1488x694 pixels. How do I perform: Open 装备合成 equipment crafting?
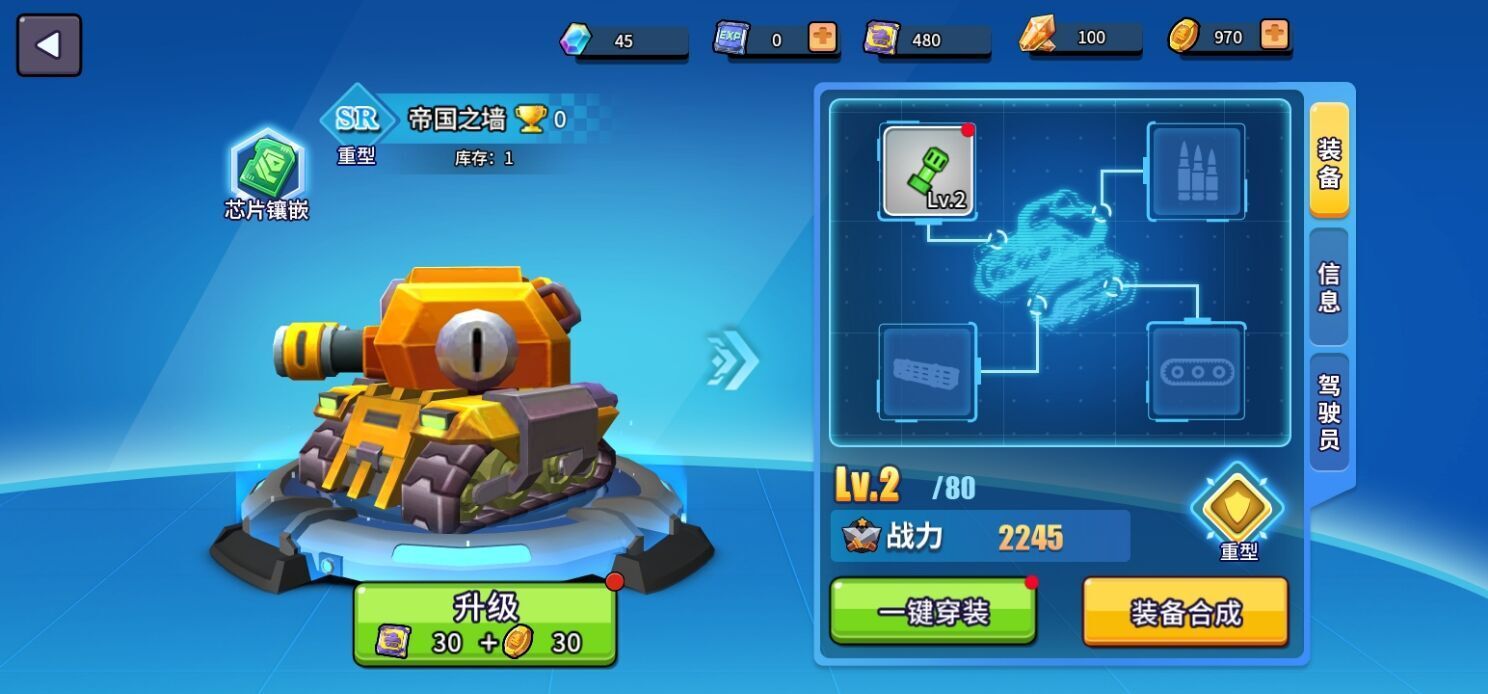tap(1185, 612)
